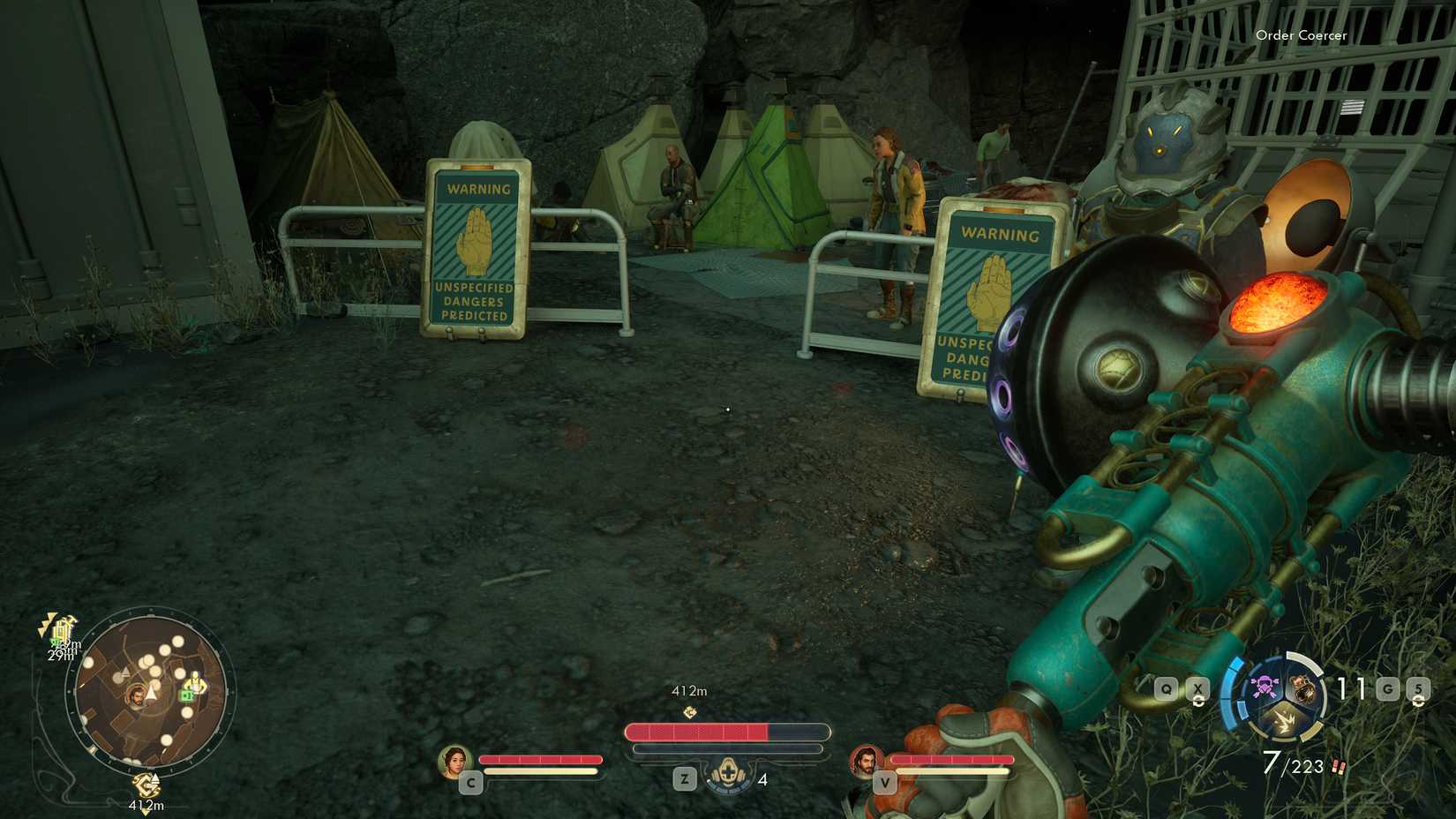Select the 'Order Coercer' location label
The width and height of the screenshot is (1456, 819).
coord(1302,35)
